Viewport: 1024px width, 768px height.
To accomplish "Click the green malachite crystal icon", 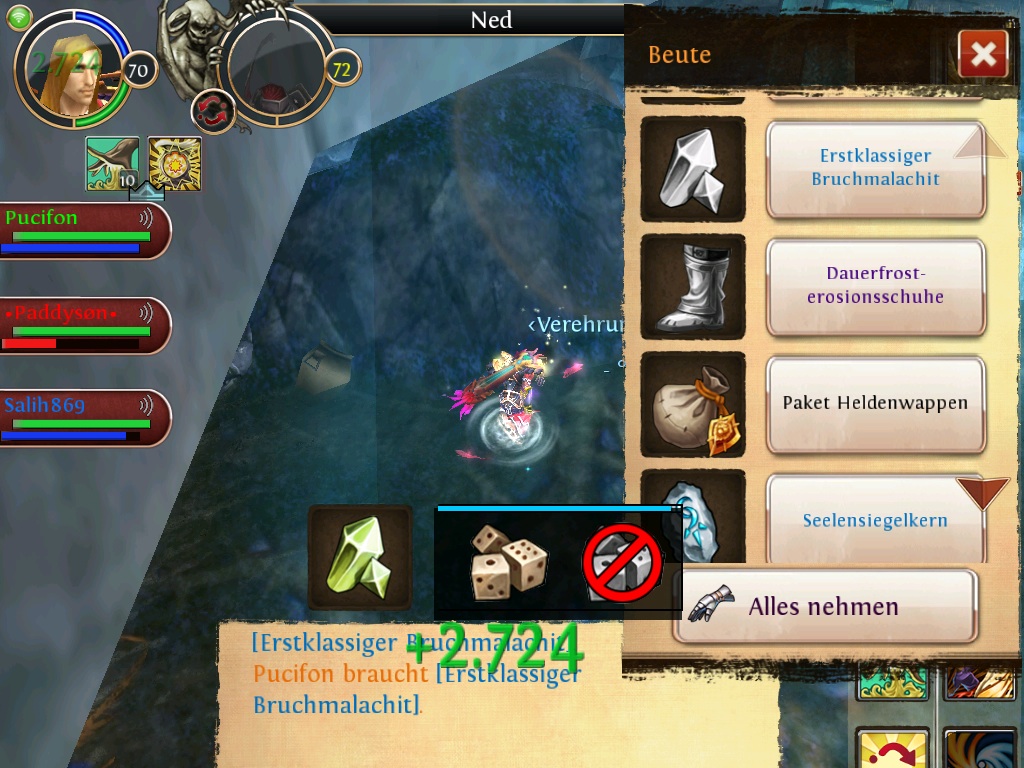I will point(360,557).
